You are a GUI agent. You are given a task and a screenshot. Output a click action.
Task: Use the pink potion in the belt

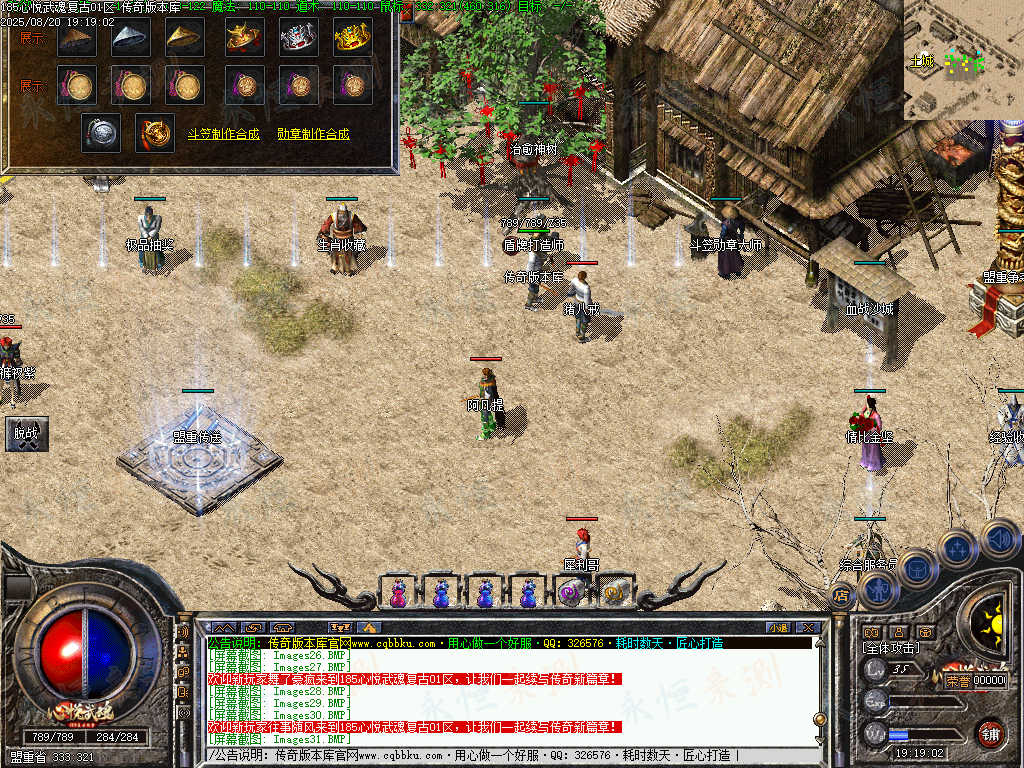[x=398, y=593]
